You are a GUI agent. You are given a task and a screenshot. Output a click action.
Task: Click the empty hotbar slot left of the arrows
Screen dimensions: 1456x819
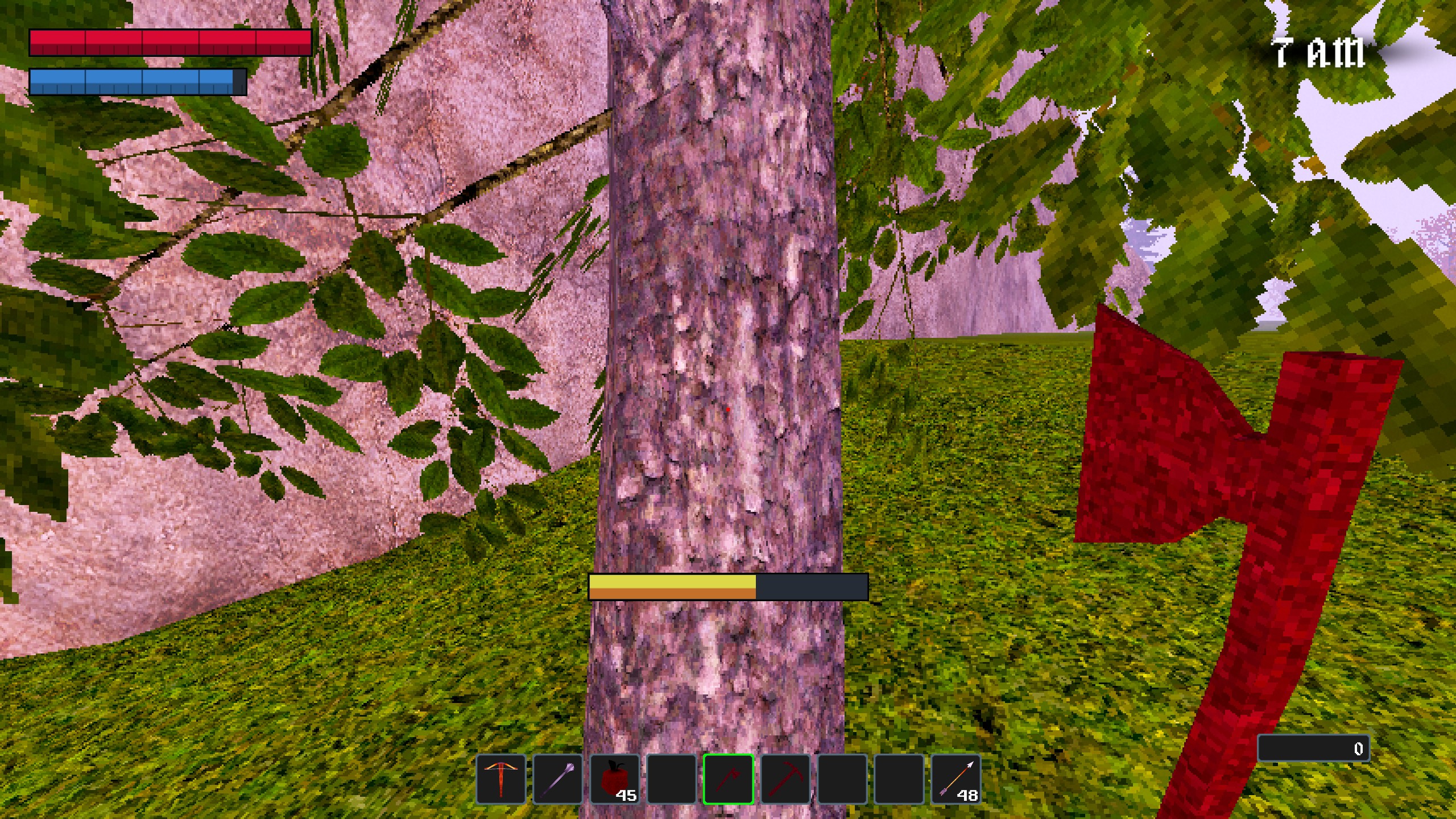(x=899, y=778)
